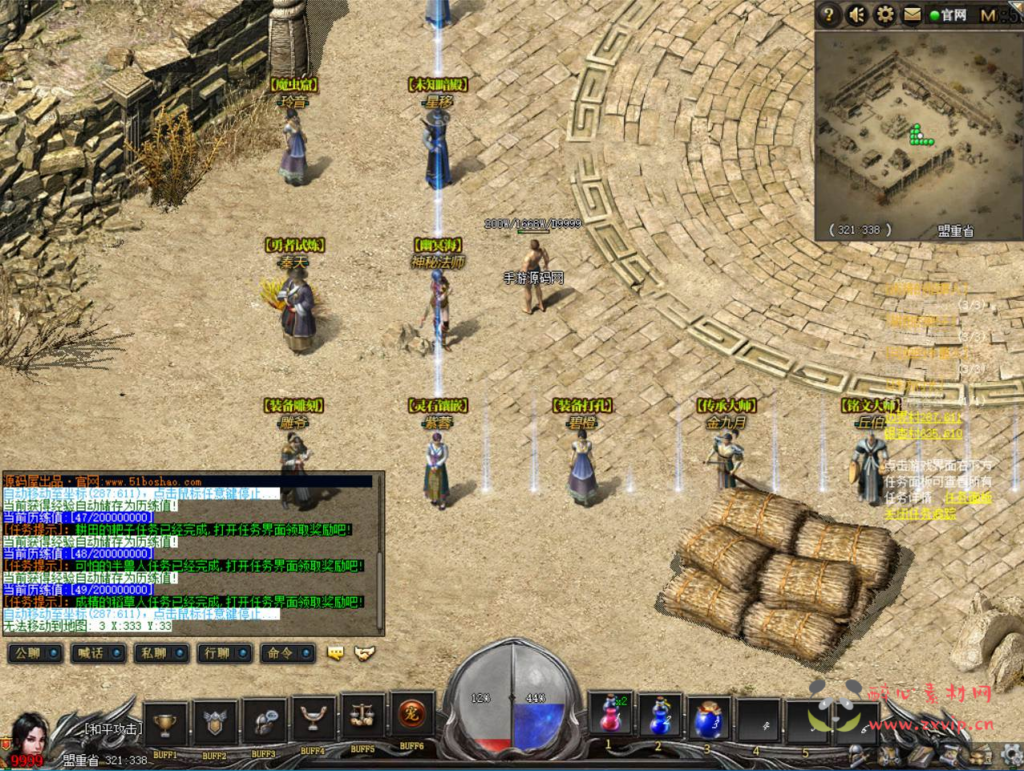Switch to the 喊话 shout channel

(95, 653)
